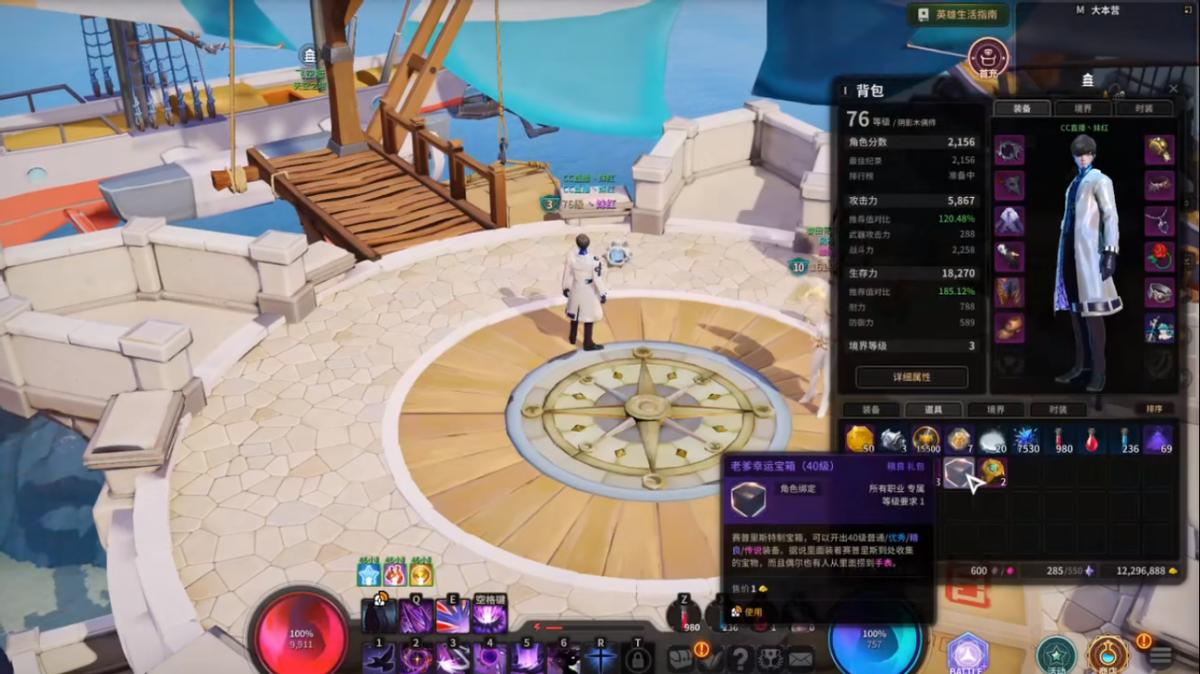Expand the minimap with the corner button
This screenshot has height=674, width=1200.
coord(1186,8)
